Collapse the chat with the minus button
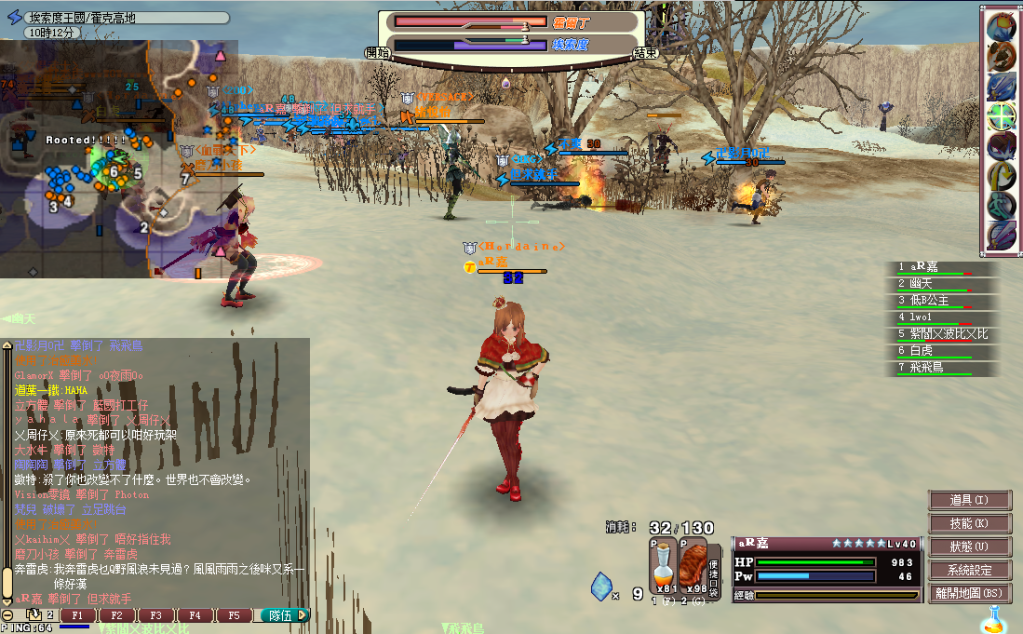 (x=8, y=616)
